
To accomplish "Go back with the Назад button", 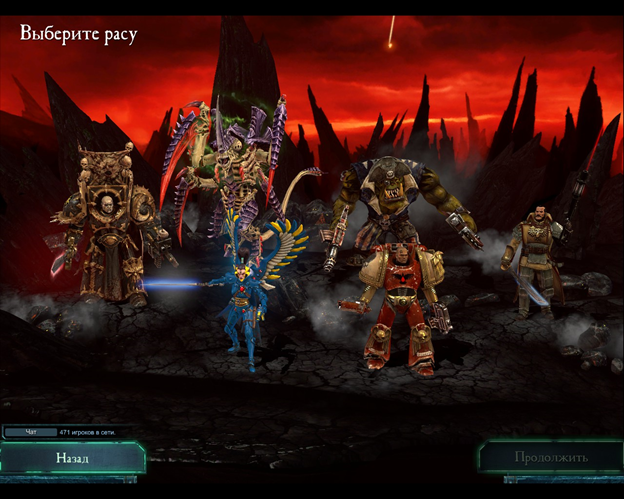I will tap(72, 458).
